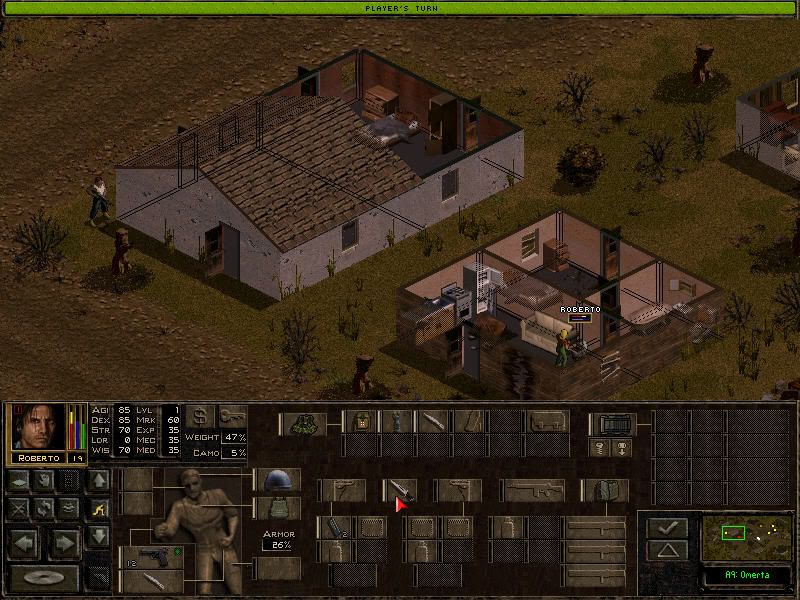800x600 pixels.
Task: Click the A9: Omerta sector label
Action: click(x=740, y=576)
